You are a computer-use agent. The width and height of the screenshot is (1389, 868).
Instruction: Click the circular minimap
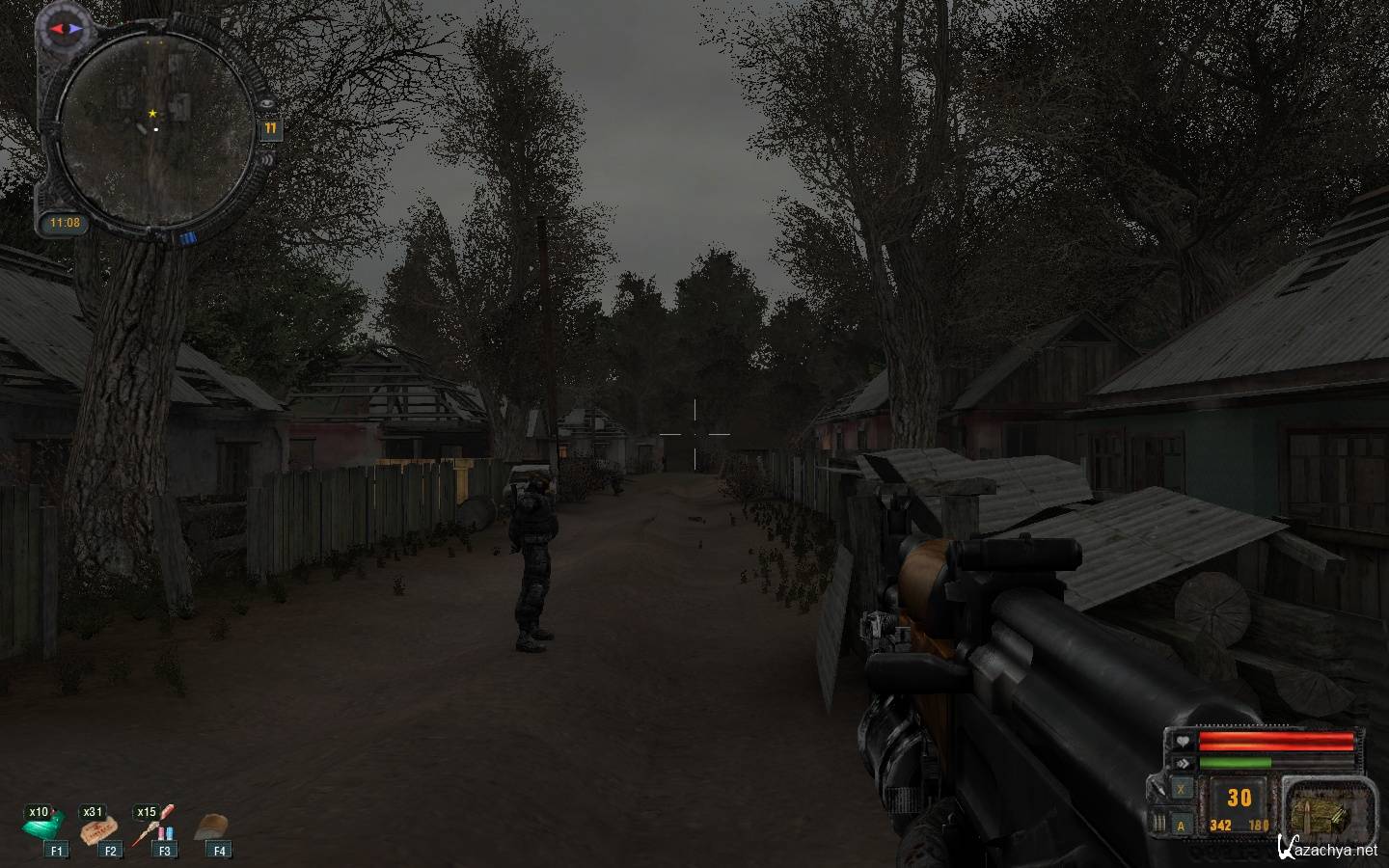point(154,130)
